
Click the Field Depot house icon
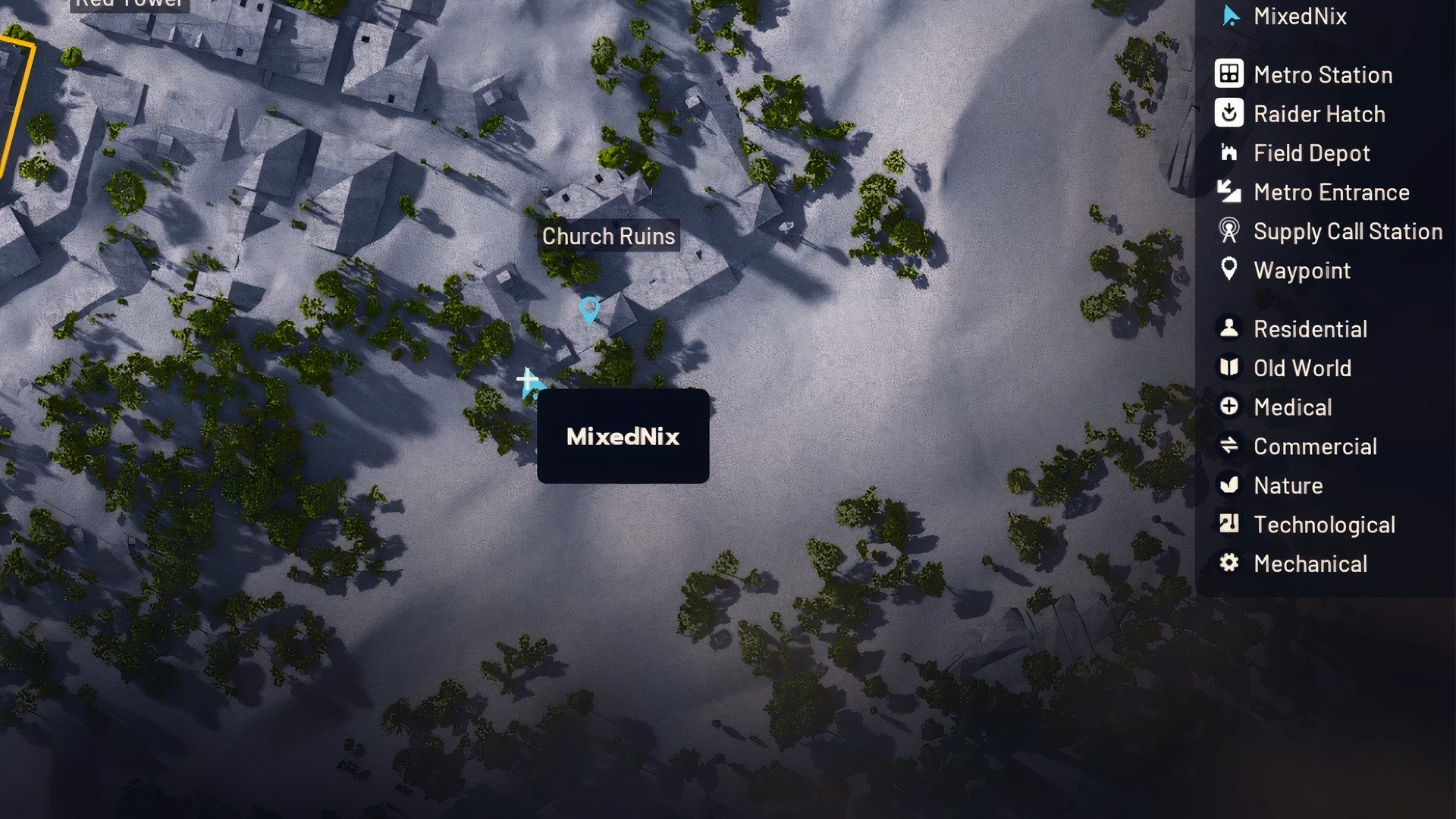tap(1228, 153)
